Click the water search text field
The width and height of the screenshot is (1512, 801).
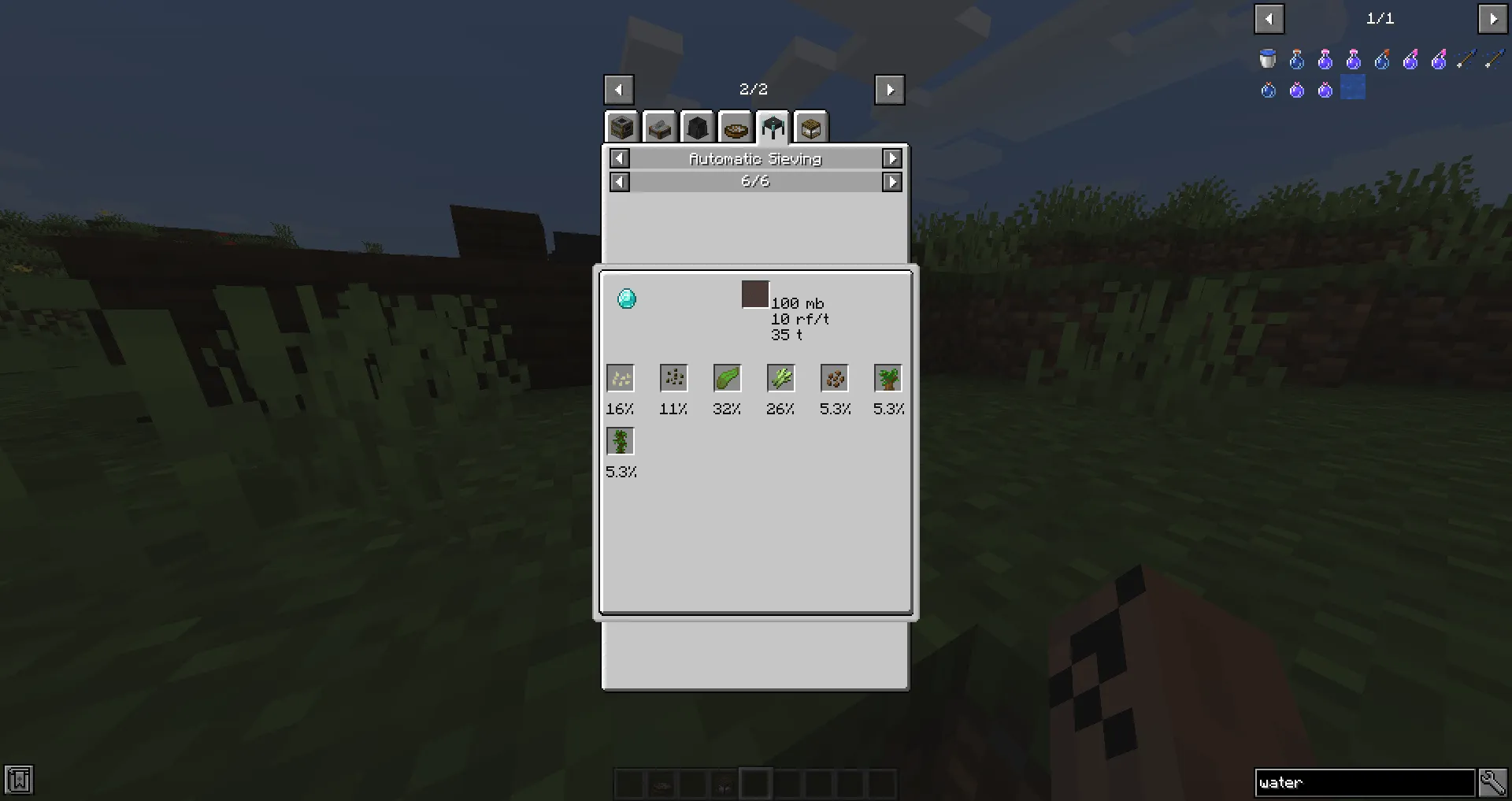coord(1365,781)
